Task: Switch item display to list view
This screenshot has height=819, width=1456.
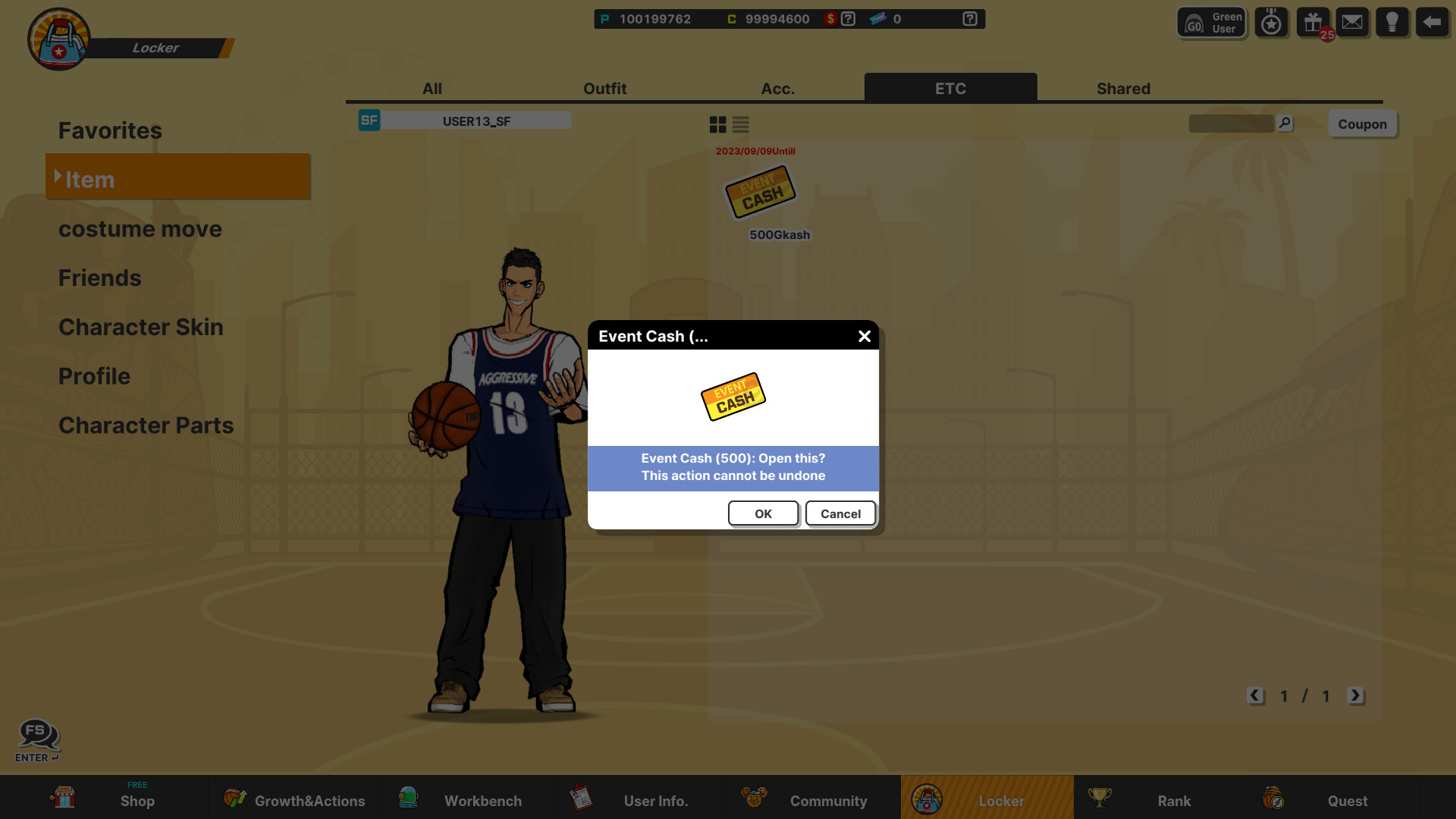Action: click(x=740, y=124)
